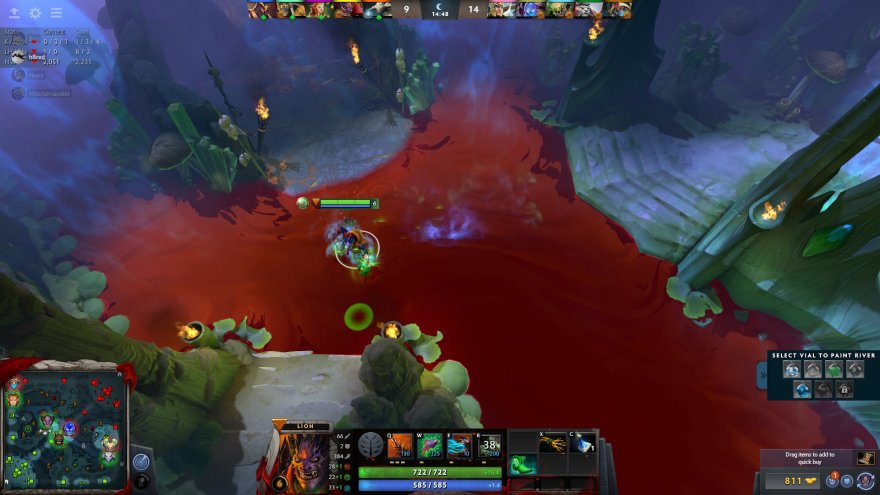Image resolution: width=880 pixels, height=495 pixels.
Task: Use the green boots inventory item
Action: coord(524,465)
